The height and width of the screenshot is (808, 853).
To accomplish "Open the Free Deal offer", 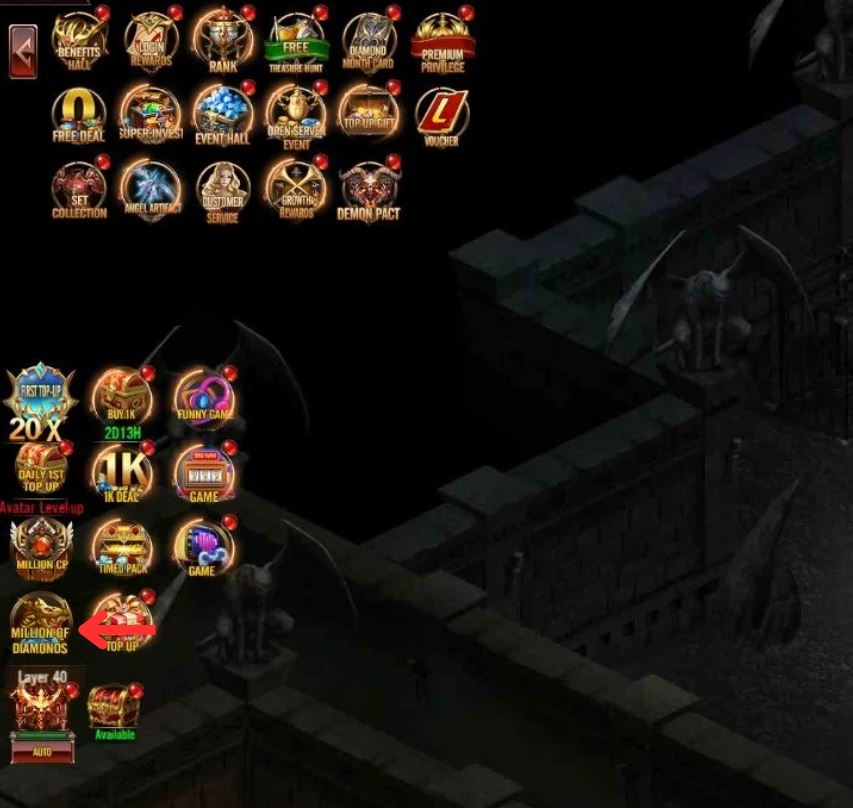I will [79, 116].
